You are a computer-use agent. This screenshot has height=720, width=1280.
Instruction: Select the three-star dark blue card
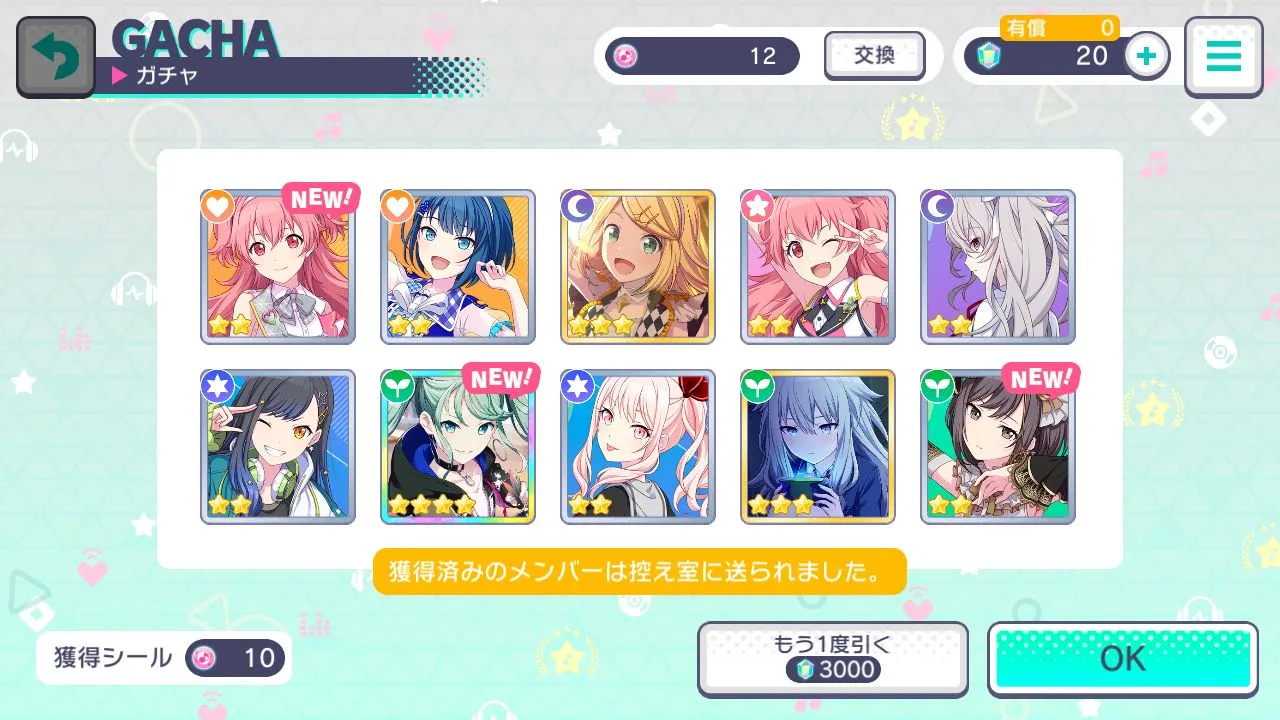818,447
